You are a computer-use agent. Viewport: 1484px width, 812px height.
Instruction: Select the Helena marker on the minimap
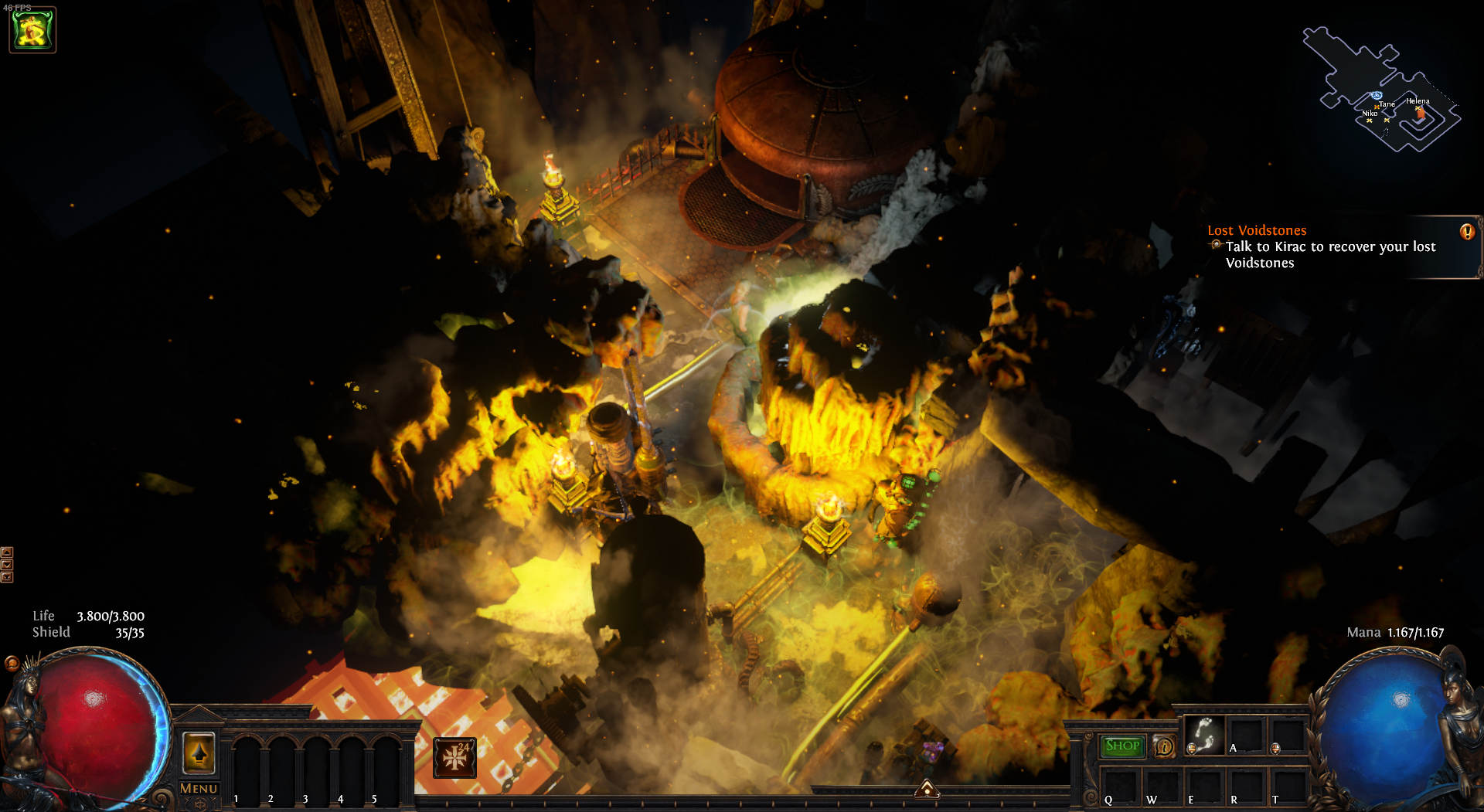point(1419,110)
